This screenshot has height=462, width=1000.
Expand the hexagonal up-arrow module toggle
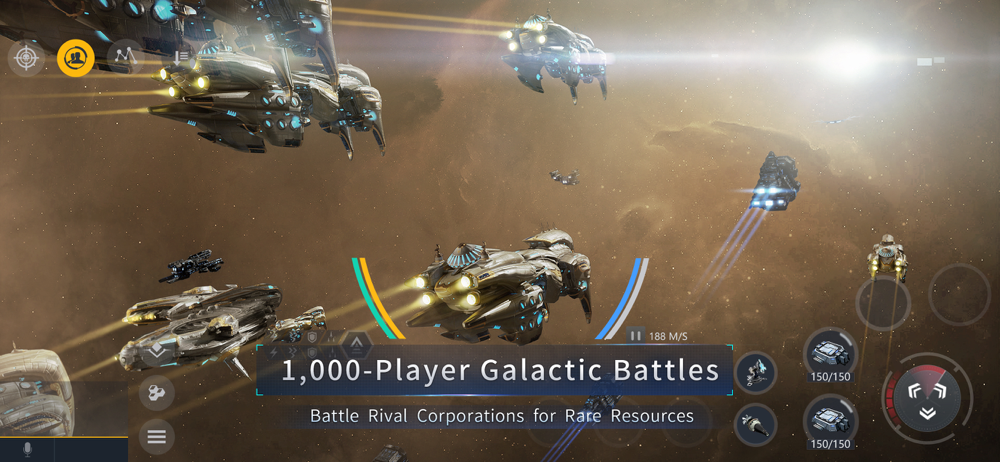coord(357,345)
